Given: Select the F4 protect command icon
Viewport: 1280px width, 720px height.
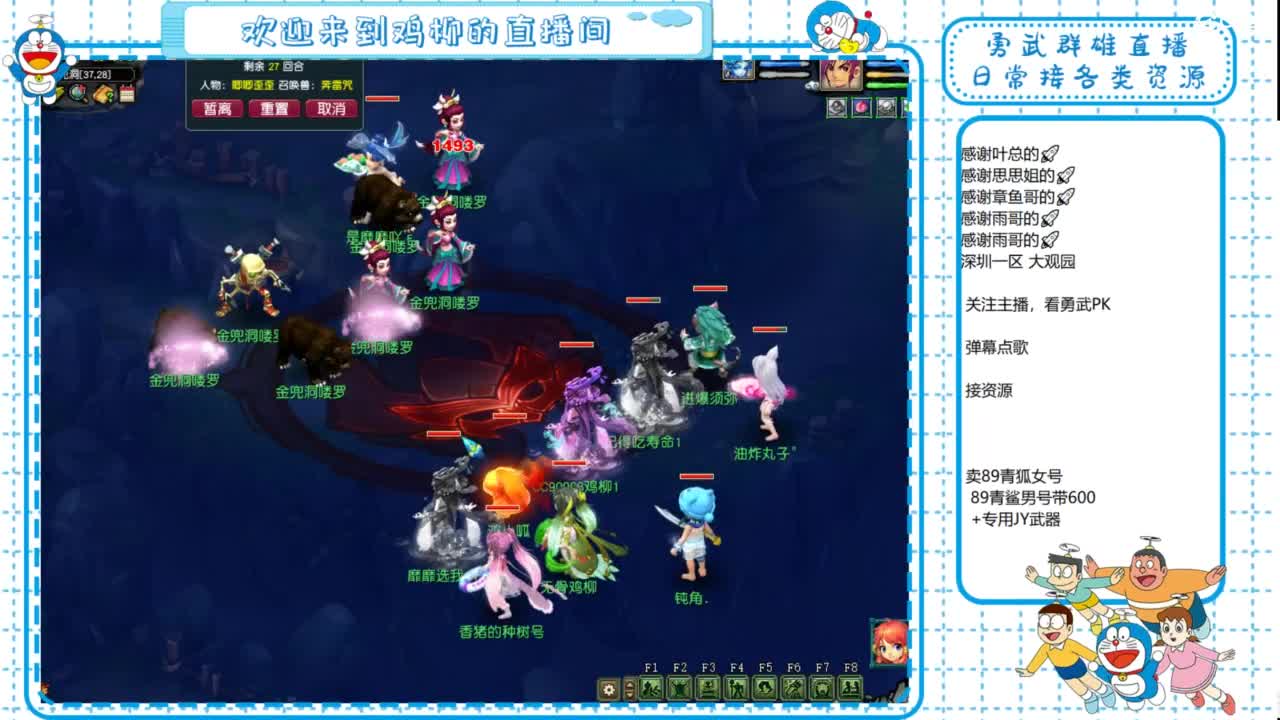Looking at the screenshot, I should click(736, 687).
